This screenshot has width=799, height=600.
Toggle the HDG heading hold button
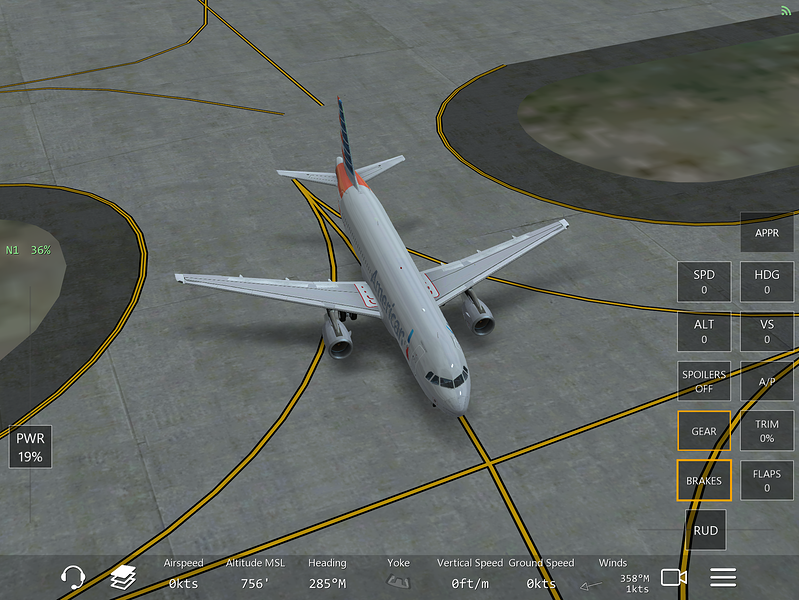point(767,282)
